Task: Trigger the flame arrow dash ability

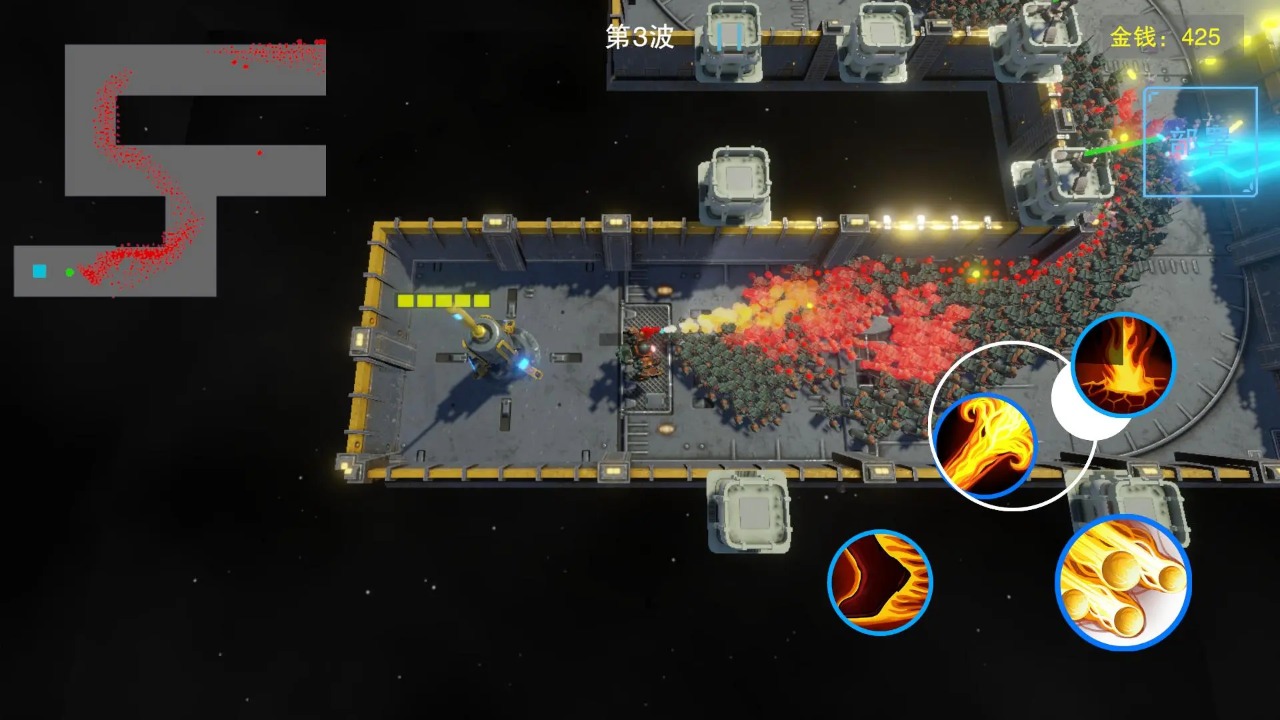Action: [x=880, y=582]
